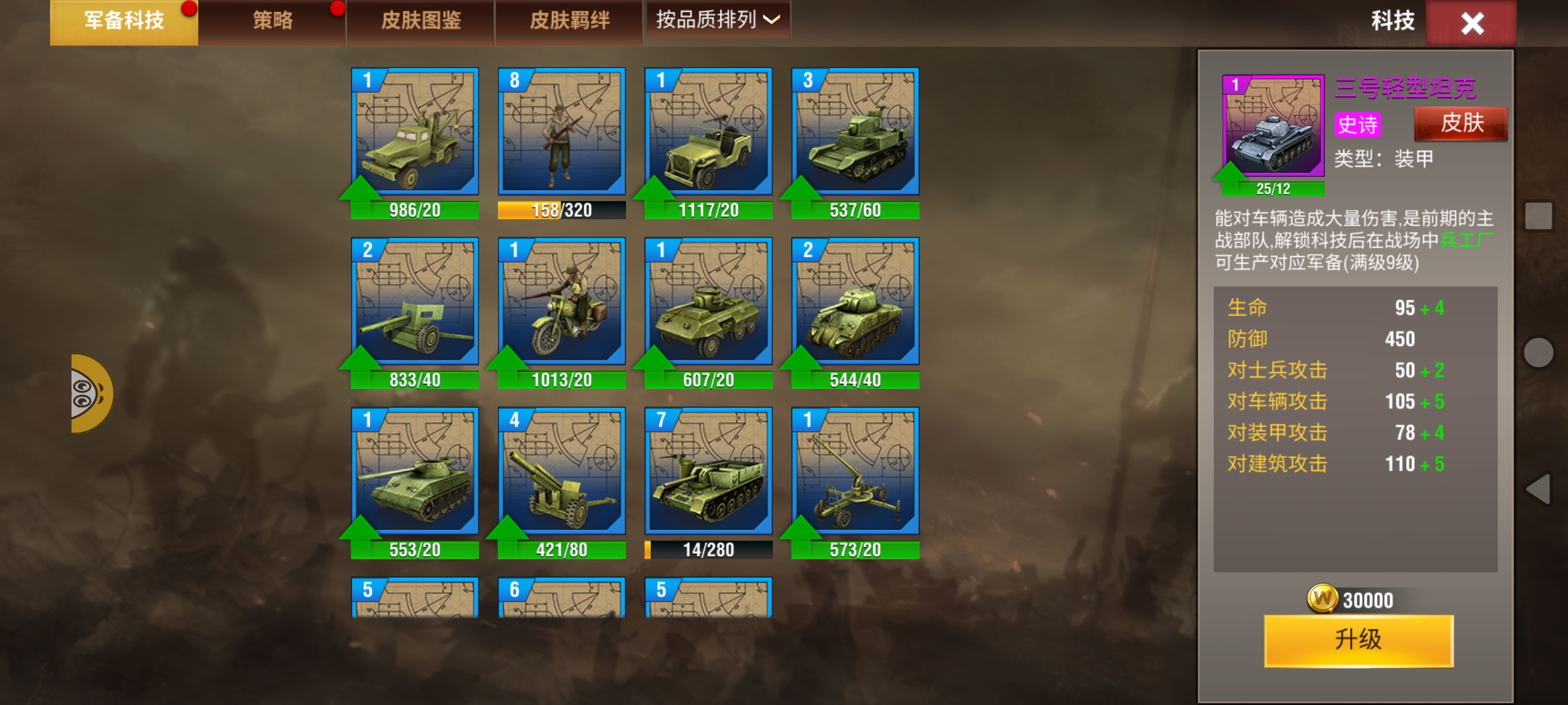
Task: Switch to the 军备科技 tab
Action: [124, 21]
